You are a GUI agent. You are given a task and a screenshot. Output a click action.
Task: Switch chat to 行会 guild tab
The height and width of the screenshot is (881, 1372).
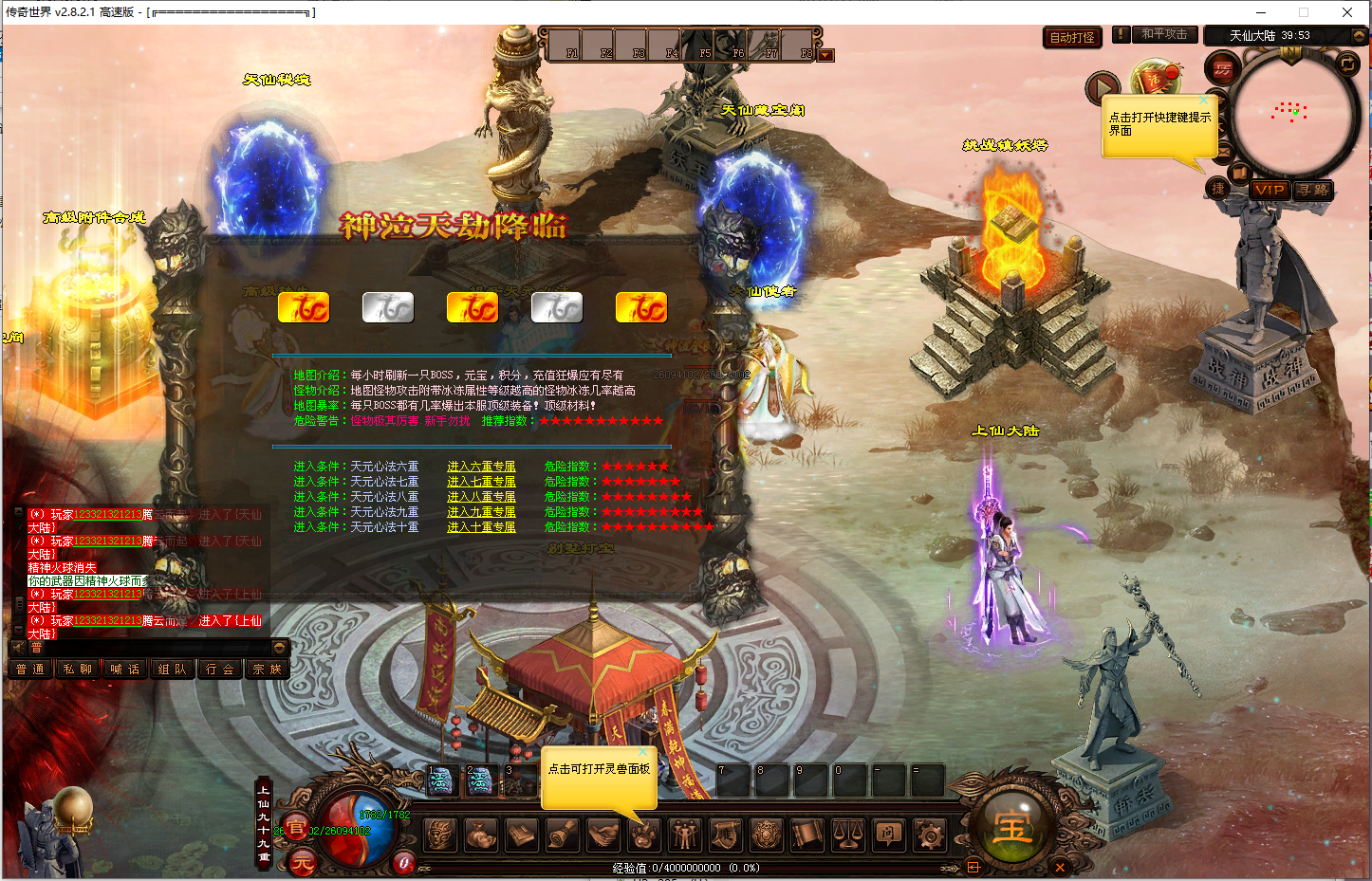(x=219, y=670)
